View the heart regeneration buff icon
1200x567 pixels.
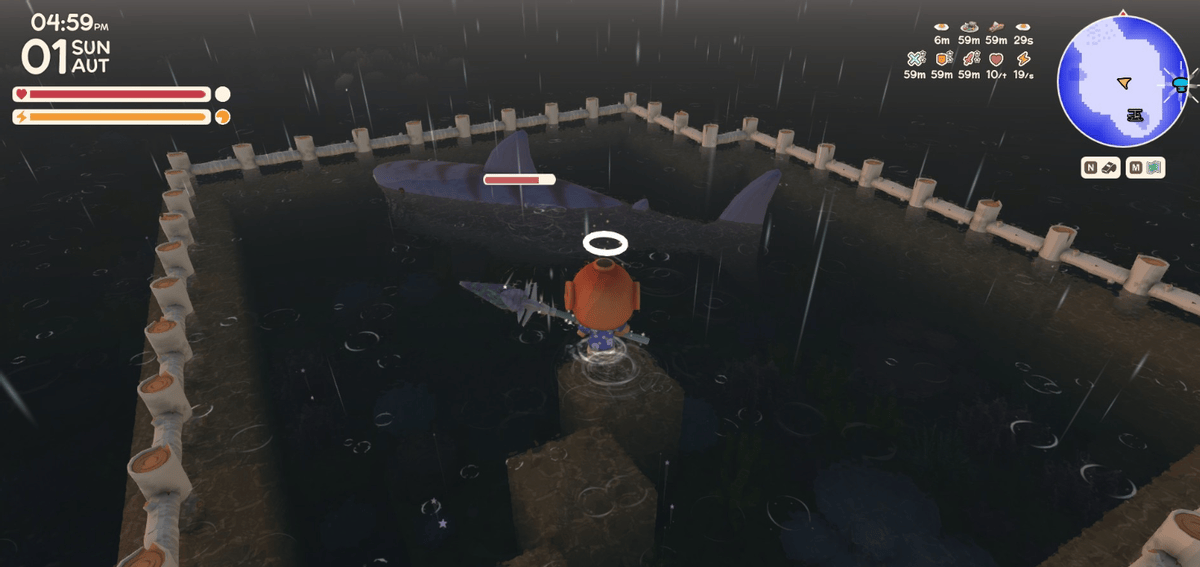tap(995, 59)
